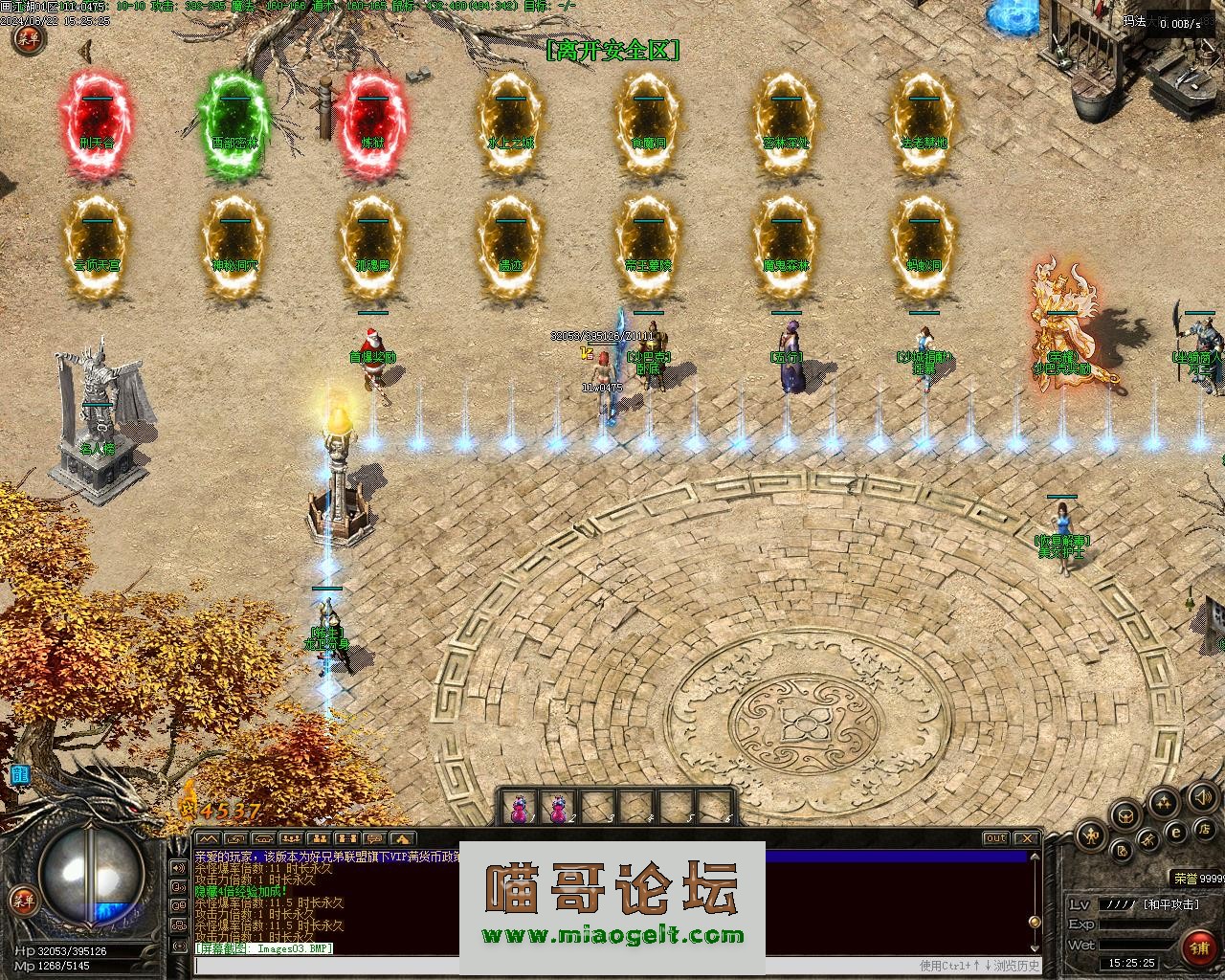Image resolution: width=1225 pixels, height=980 pixels.
Task: Open the red 铺 shop button
Action: pyautogui.click(x=1199, y=947)
